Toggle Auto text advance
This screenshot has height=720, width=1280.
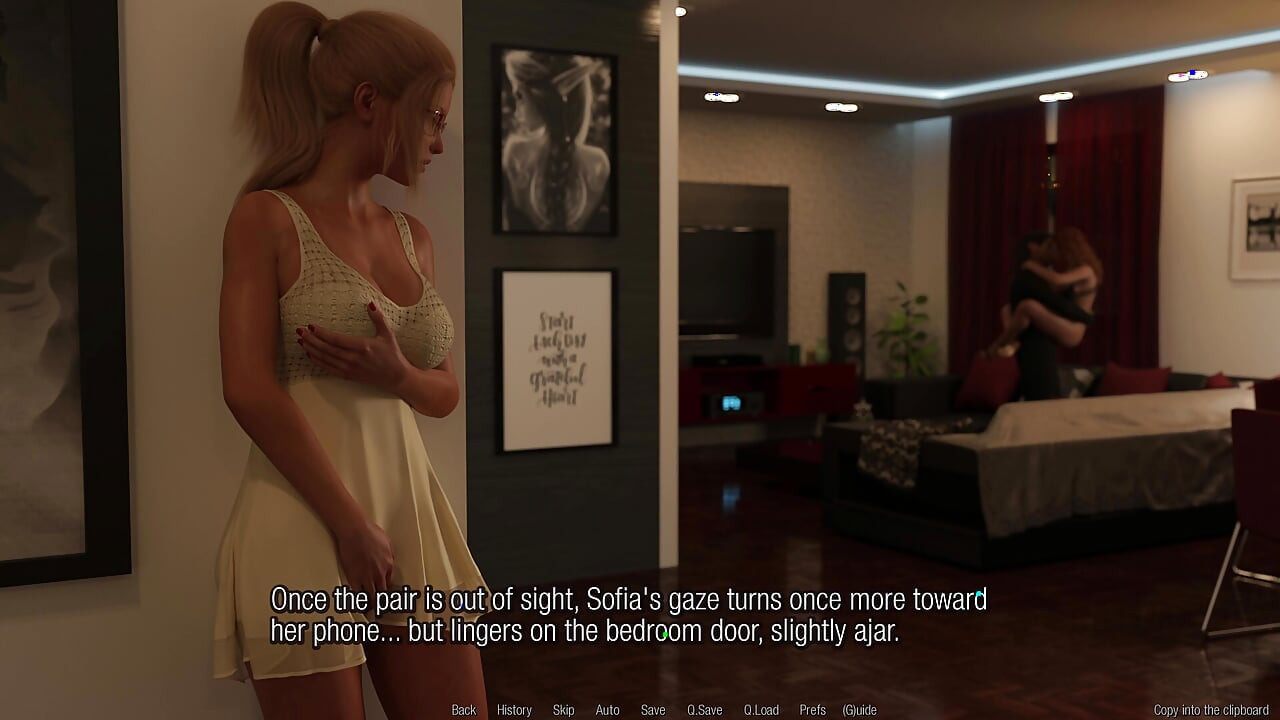(x=607, y=710)
